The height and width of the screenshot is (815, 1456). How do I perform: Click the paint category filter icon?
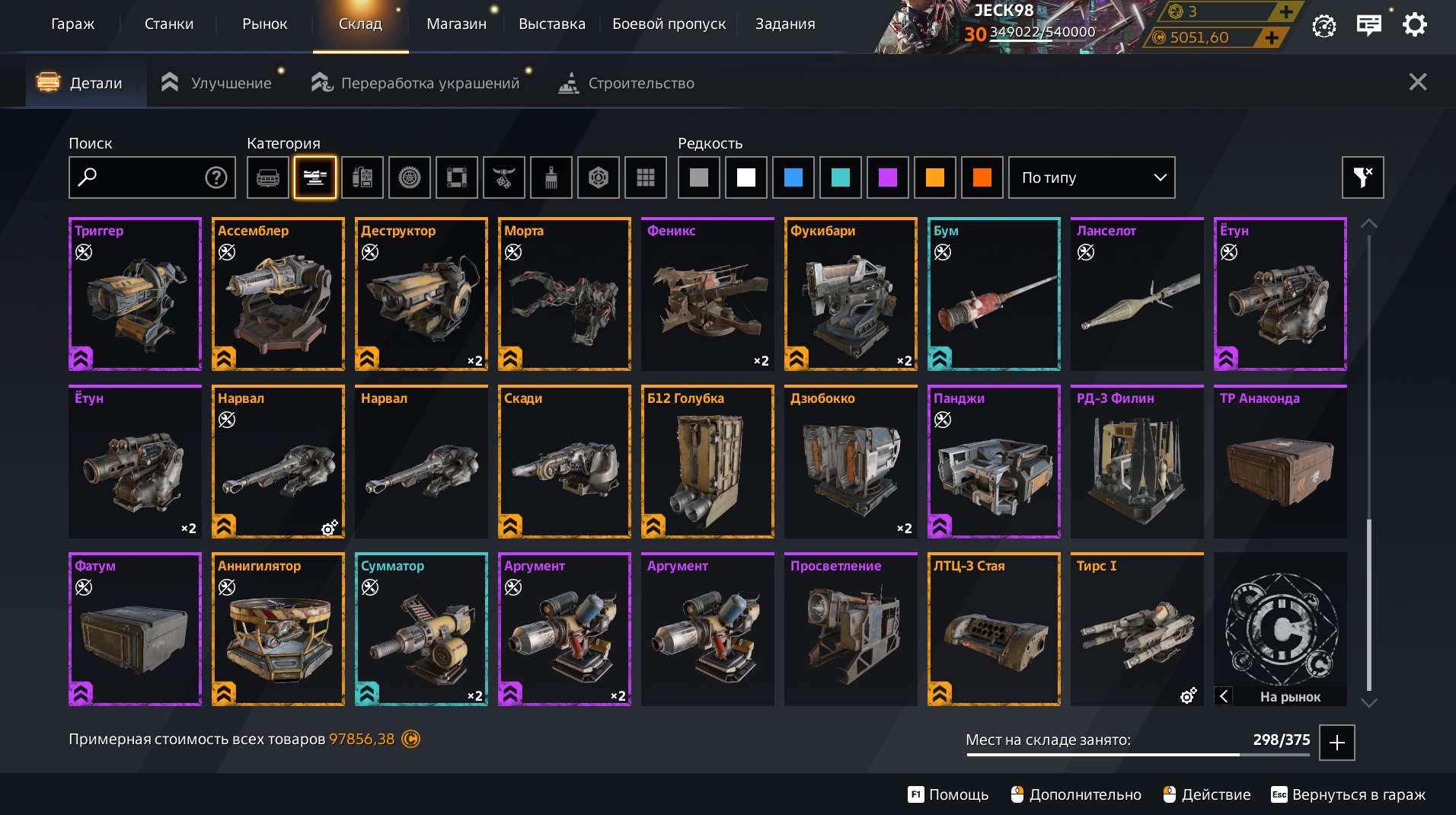pos(551,177)
